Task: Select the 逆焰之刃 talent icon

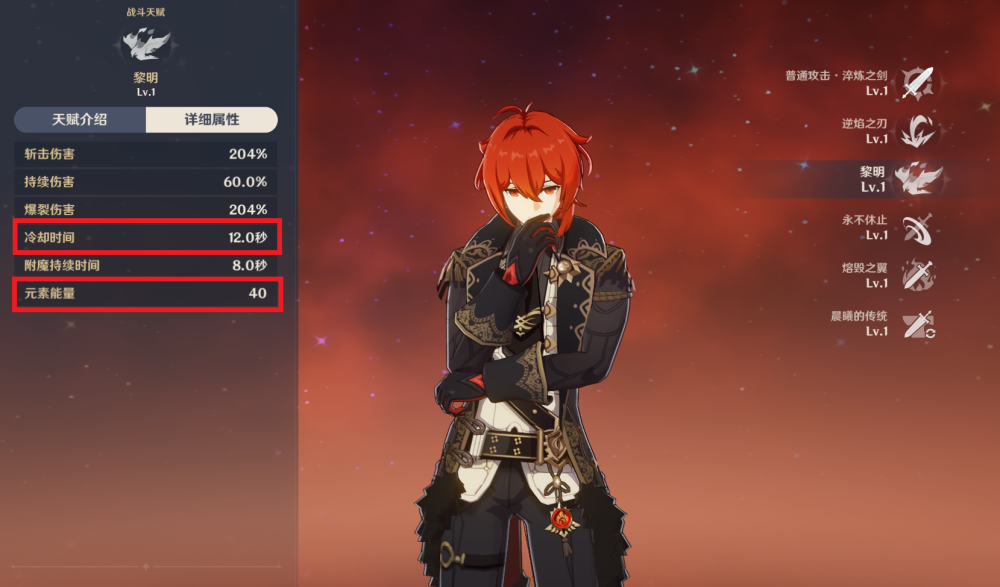Action: pyautogui.click(x=917, y=130)
